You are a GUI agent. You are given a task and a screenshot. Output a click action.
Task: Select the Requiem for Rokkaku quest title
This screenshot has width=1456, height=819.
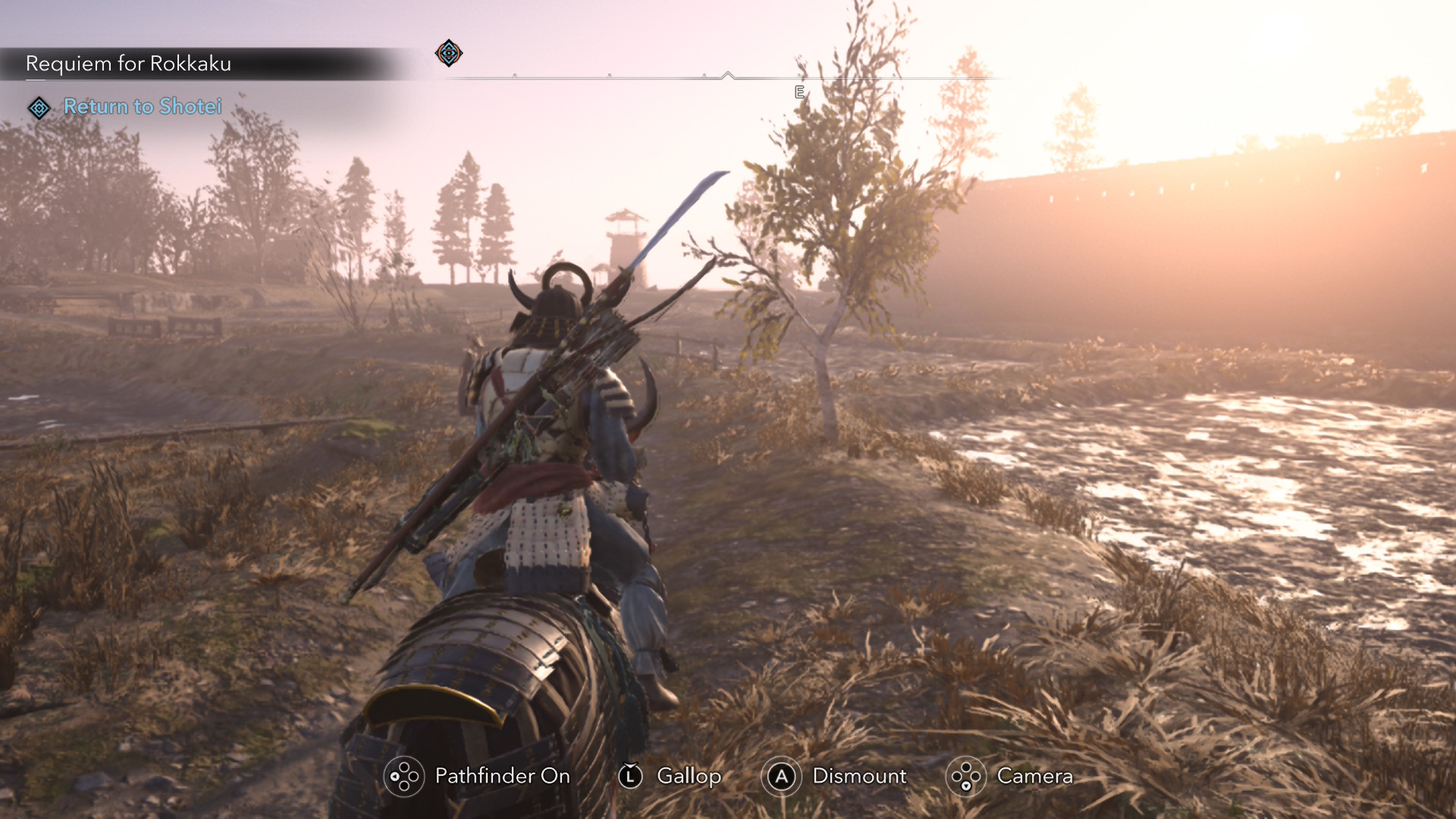128,64
